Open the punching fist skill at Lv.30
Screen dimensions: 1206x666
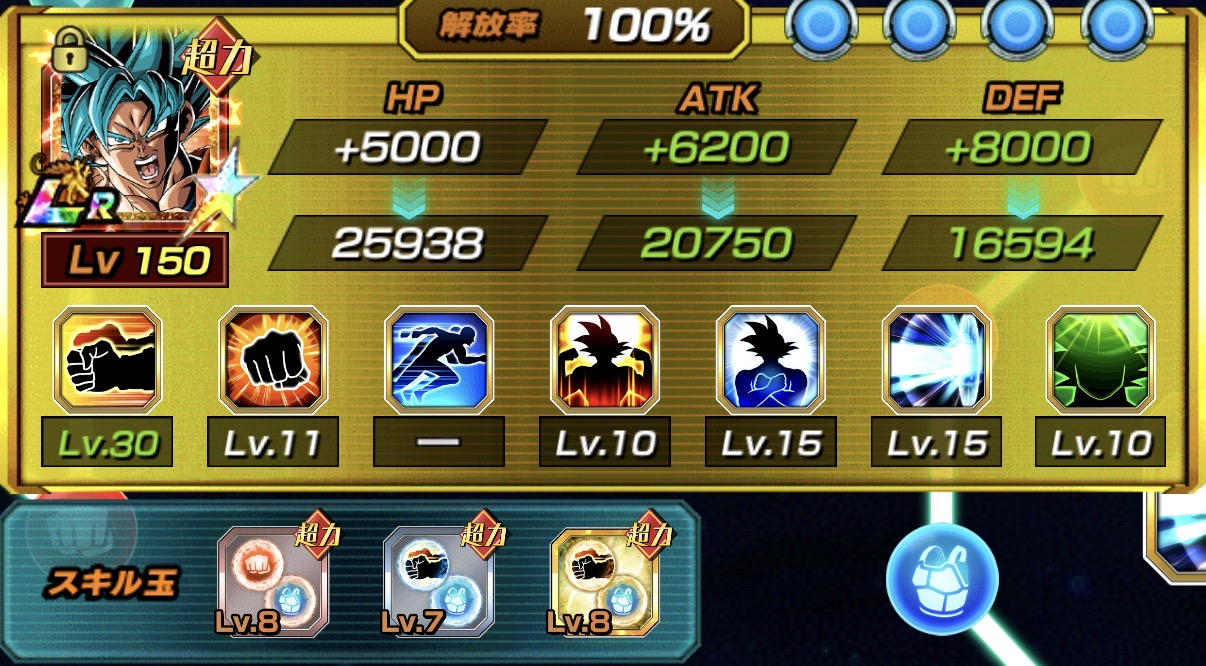click(x=107, y=361)
